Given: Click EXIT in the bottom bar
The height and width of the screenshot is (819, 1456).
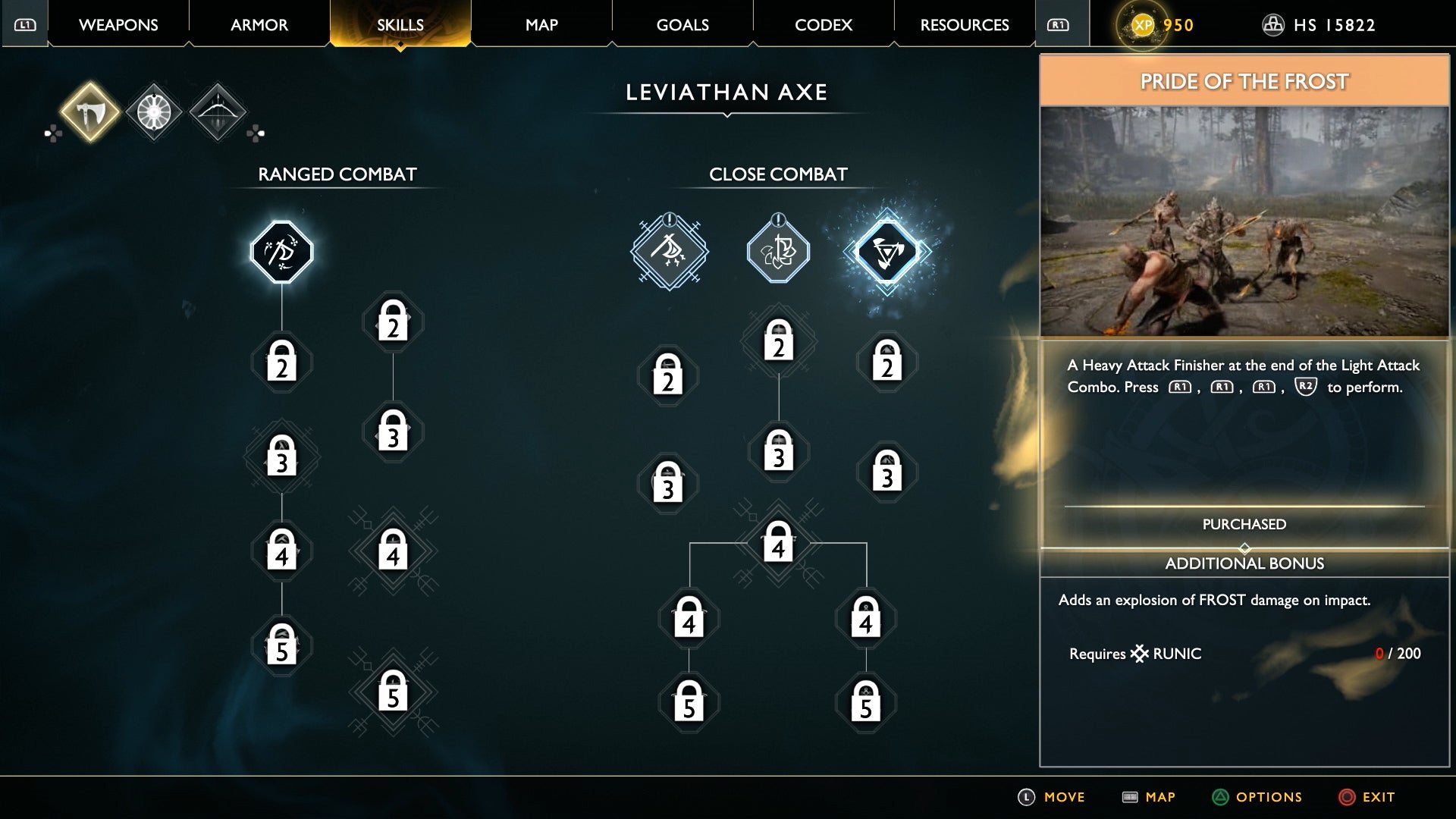Looking at the screenshot, I should coord(1382,797).
